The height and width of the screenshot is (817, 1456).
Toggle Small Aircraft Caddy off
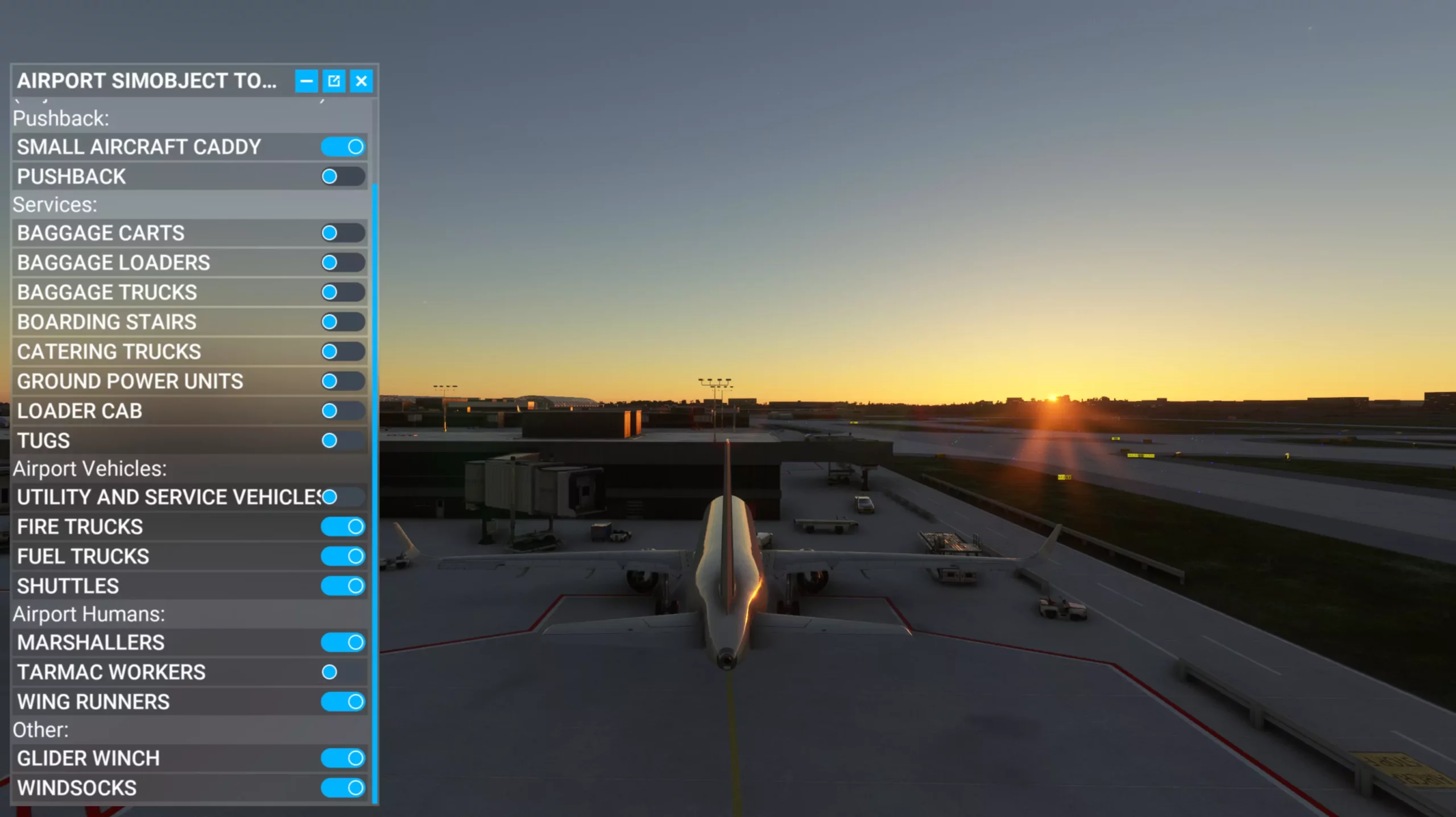click(x=343, y=147)
